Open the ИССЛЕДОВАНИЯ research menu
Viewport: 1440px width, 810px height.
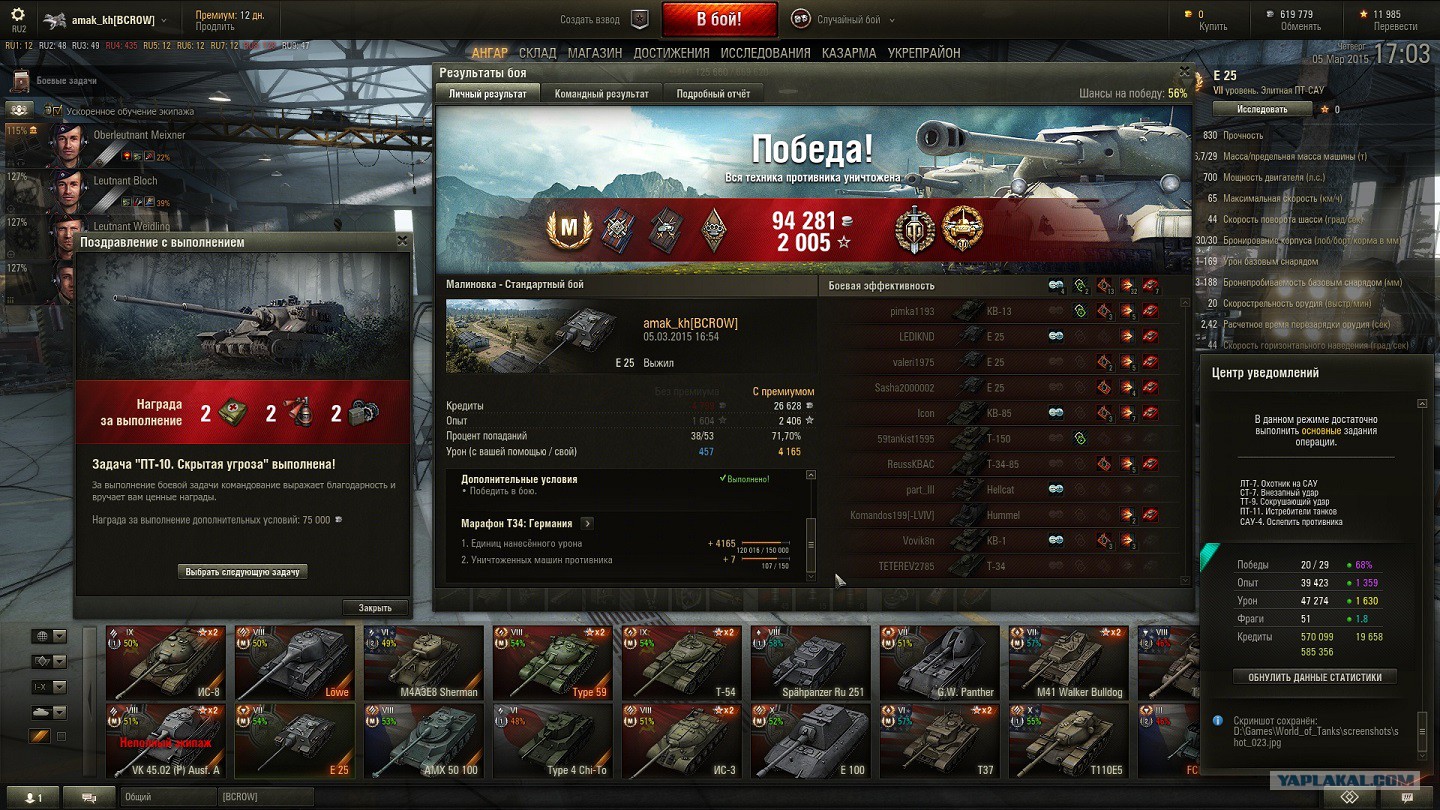point(766,53)
